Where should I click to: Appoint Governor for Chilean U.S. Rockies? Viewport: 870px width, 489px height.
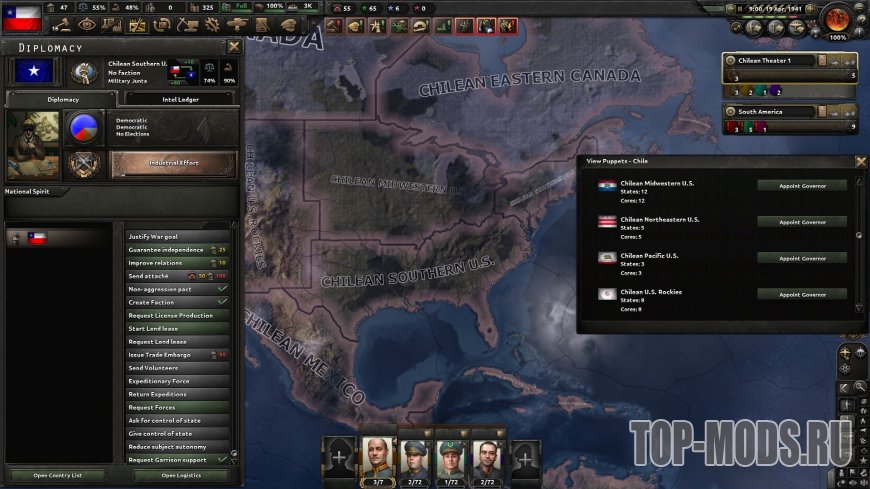point(801,294)
